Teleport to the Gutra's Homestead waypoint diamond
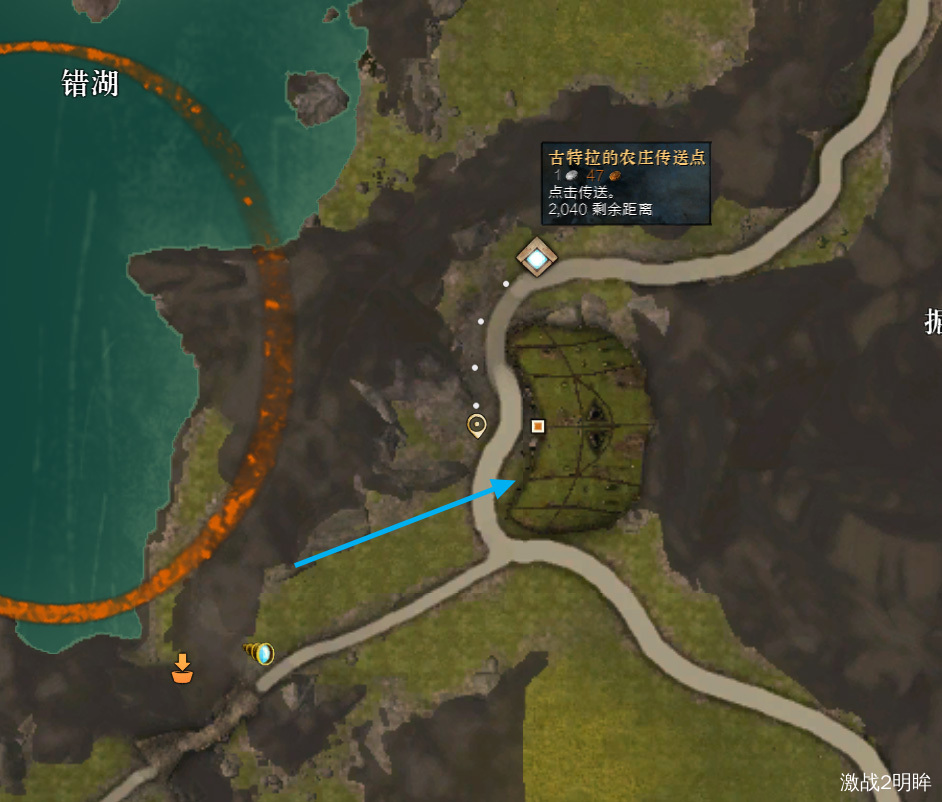The image size is (942, 802). 537,259
